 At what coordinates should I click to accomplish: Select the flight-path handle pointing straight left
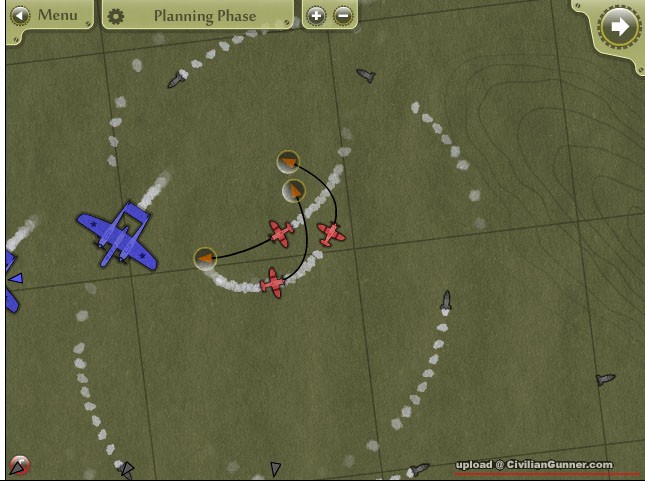click(x=205, y=259)
